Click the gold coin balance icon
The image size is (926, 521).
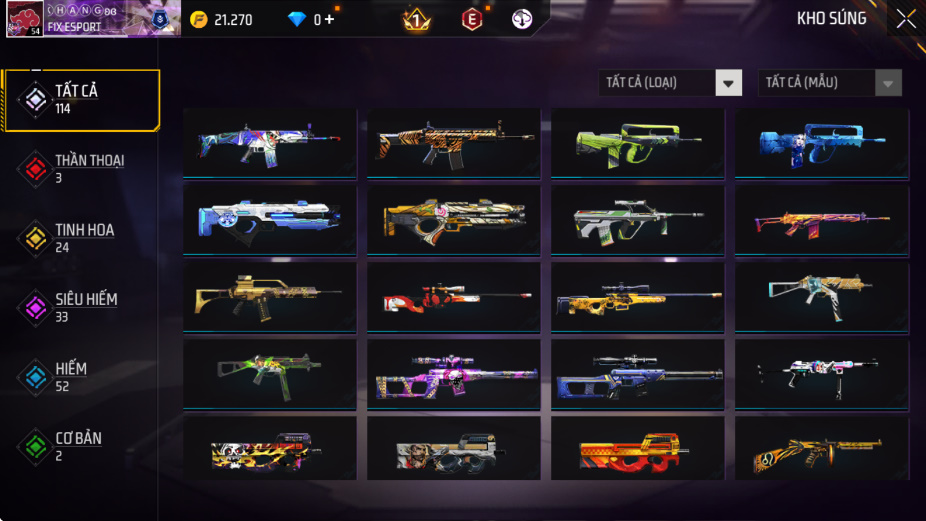tap(199, 19)
